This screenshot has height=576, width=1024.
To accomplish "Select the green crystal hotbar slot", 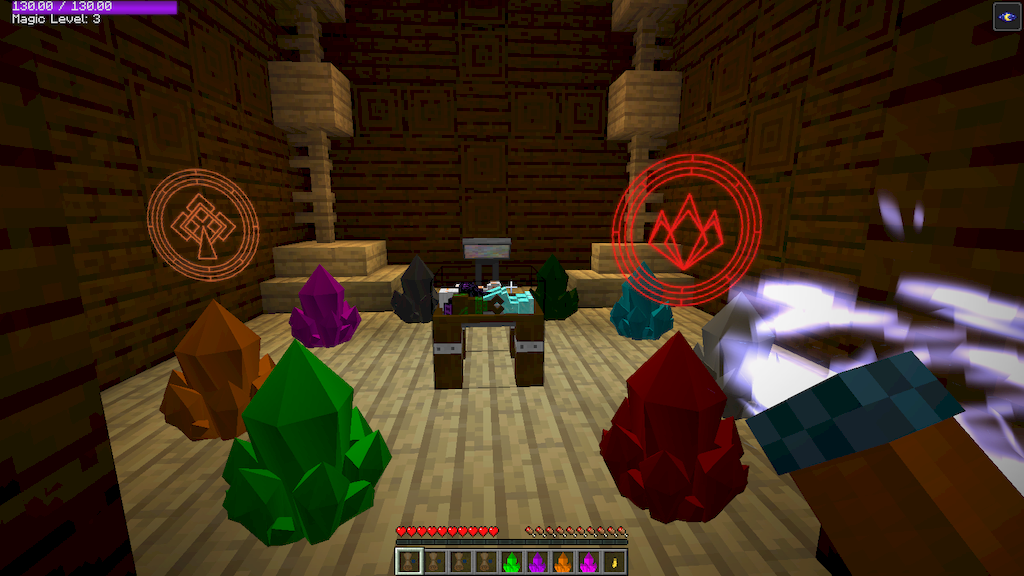I will click(x=511, y=562).
